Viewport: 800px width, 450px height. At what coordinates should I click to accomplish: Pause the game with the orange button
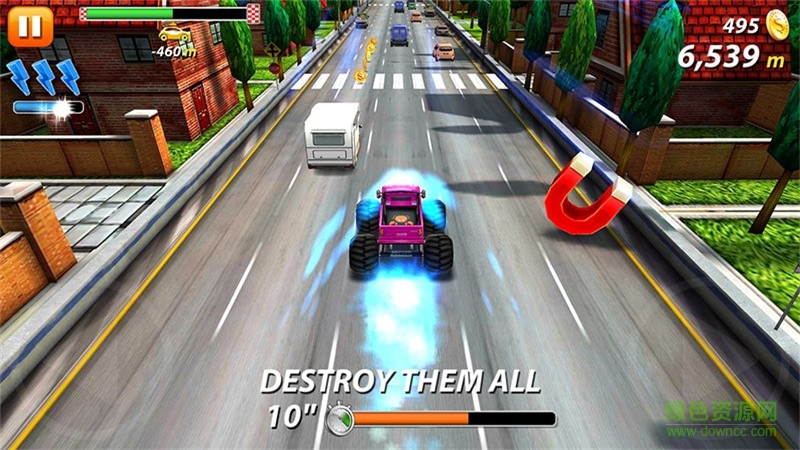[x=28, y=24]
